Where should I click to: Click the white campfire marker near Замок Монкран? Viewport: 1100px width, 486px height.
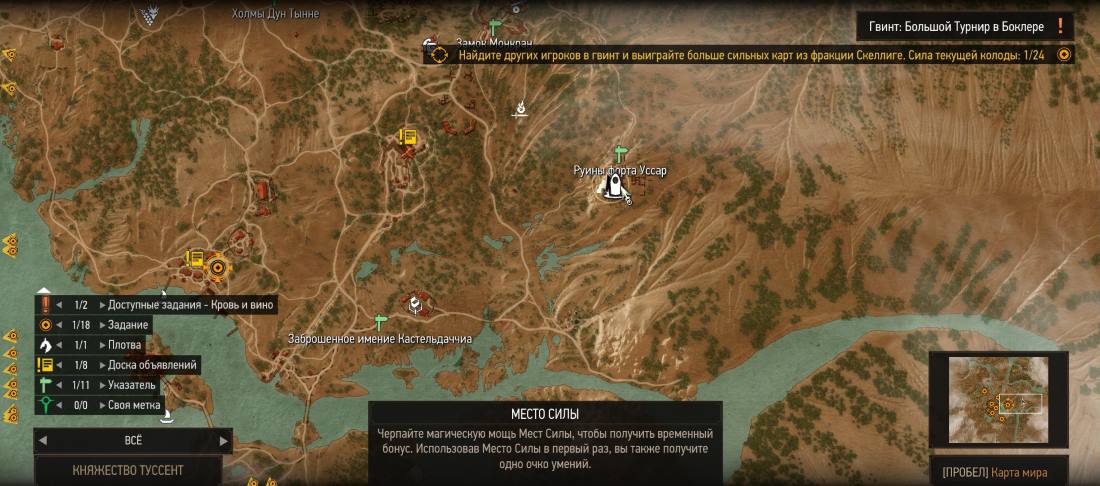coord(520,109)
